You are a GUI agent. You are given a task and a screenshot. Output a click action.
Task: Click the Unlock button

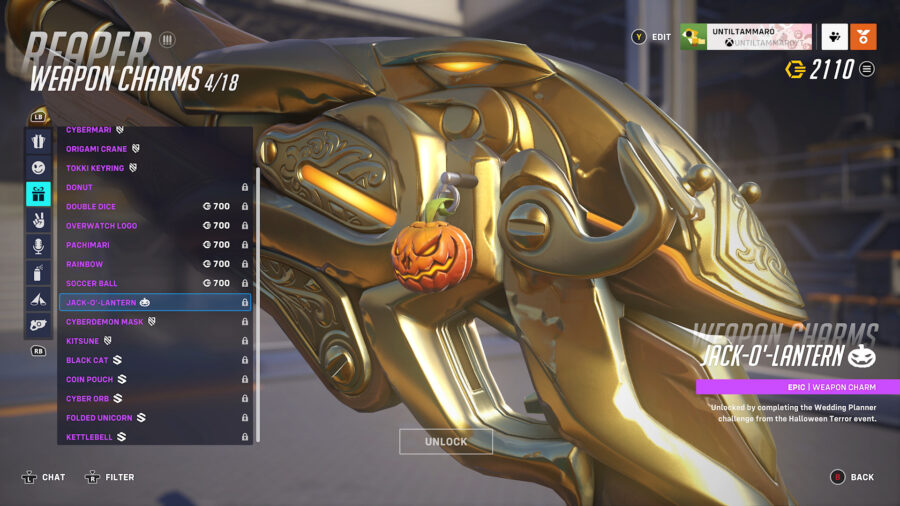click(x=445, y=442)
